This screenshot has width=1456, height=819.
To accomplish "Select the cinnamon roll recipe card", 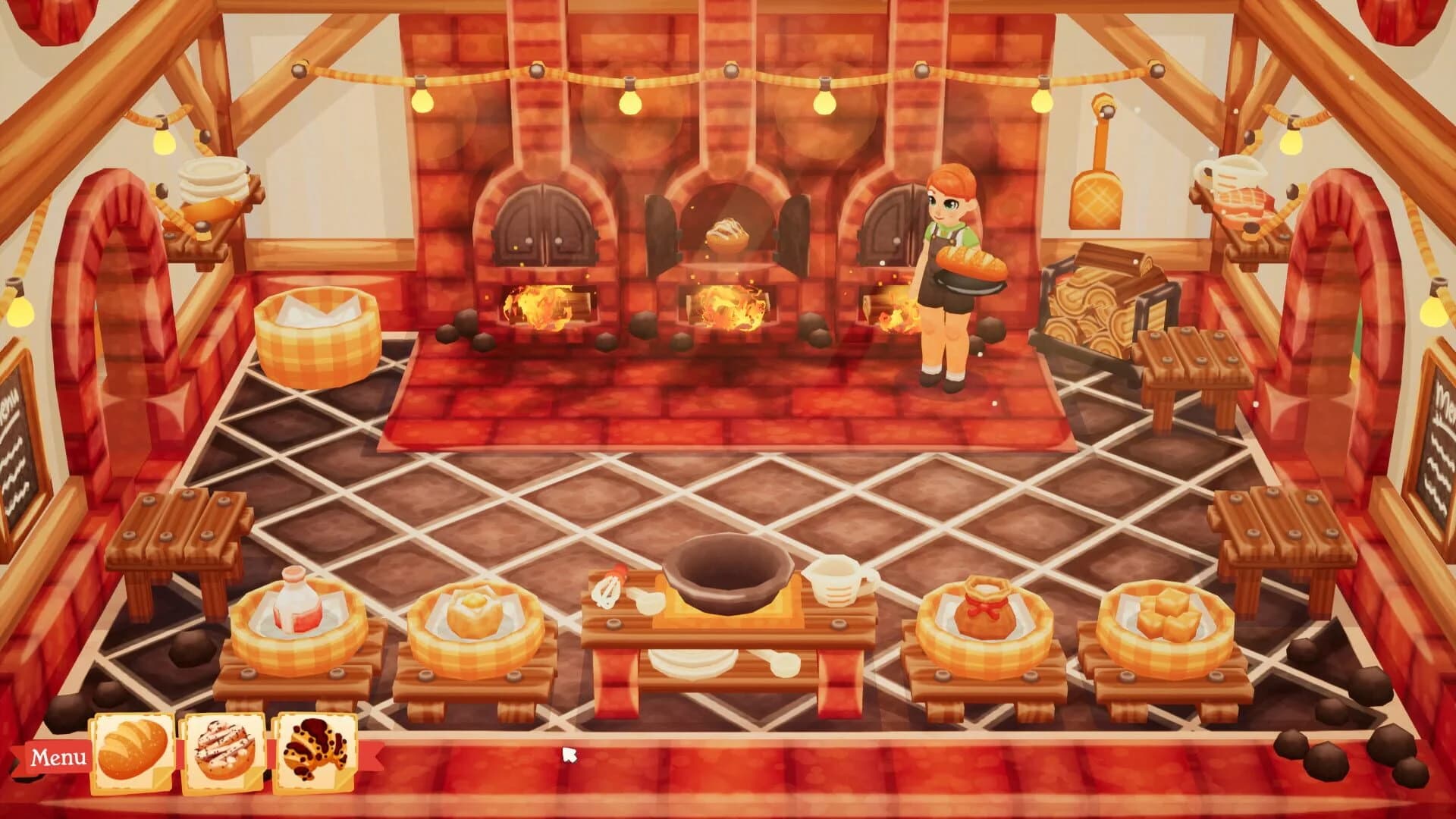I will 220,748.
